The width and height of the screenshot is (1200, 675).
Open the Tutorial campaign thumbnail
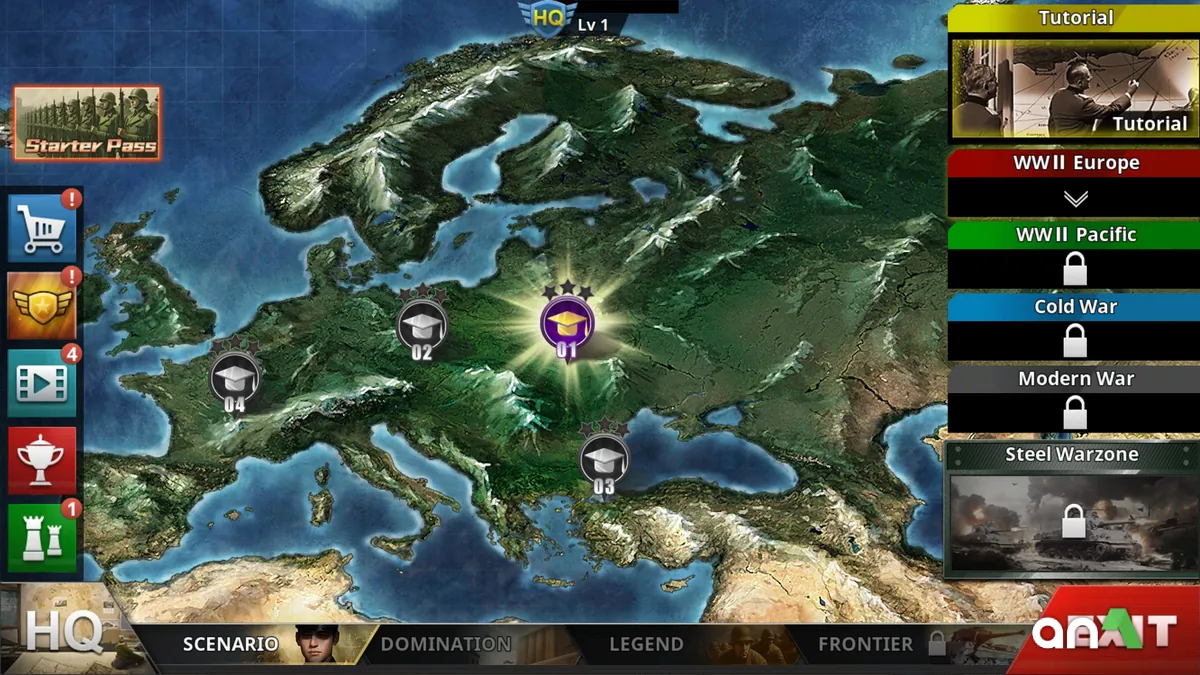pyautogui.click(x=1074, y=87)
